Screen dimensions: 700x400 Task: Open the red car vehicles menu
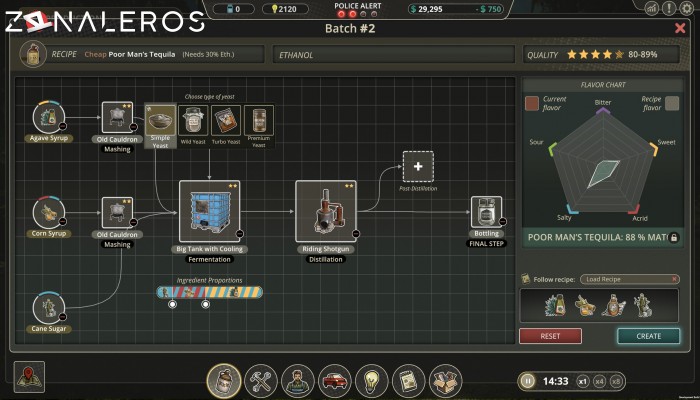point(335,380)
